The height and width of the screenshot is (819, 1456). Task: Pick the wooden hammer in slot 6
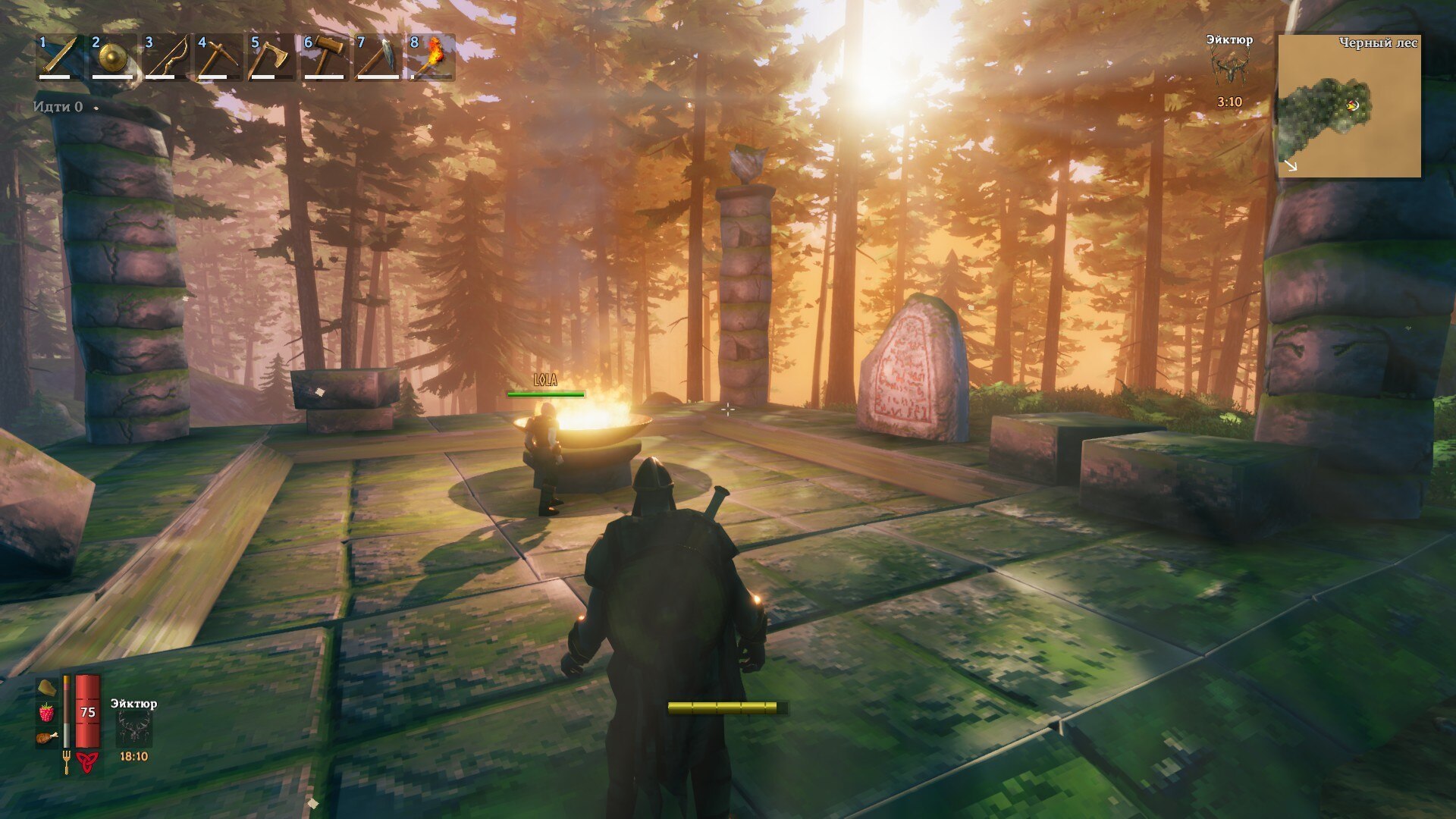326,57
